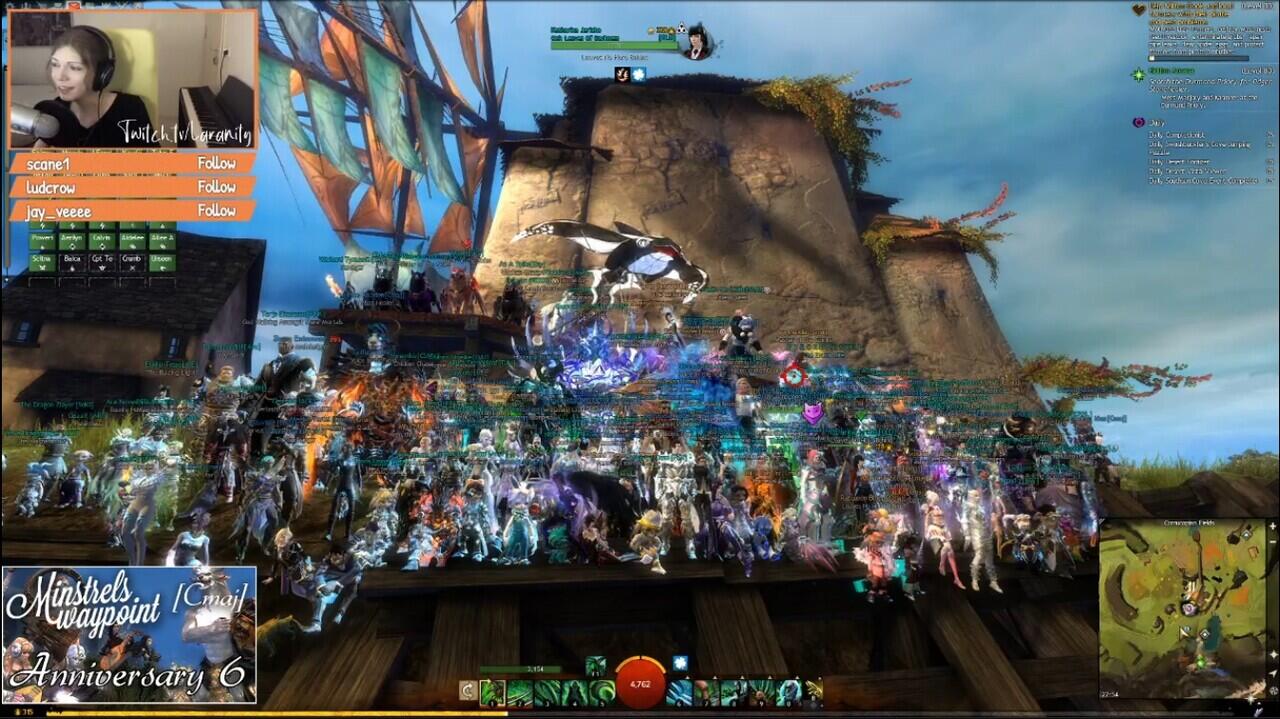This screenshot has width=1280, height=719.
Task: Activate weapon skill 1 with gold border
Action: tap(492, 692)
